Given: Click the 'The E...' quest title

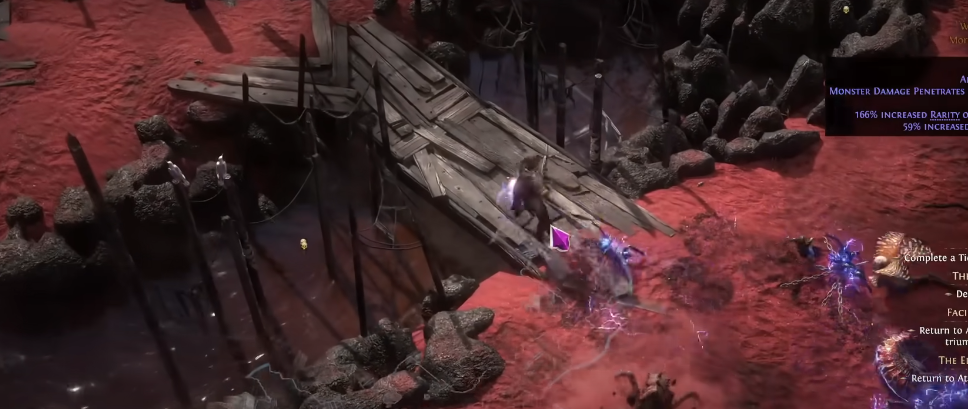Looking at the screenshot, I should [x=952, y=360].
